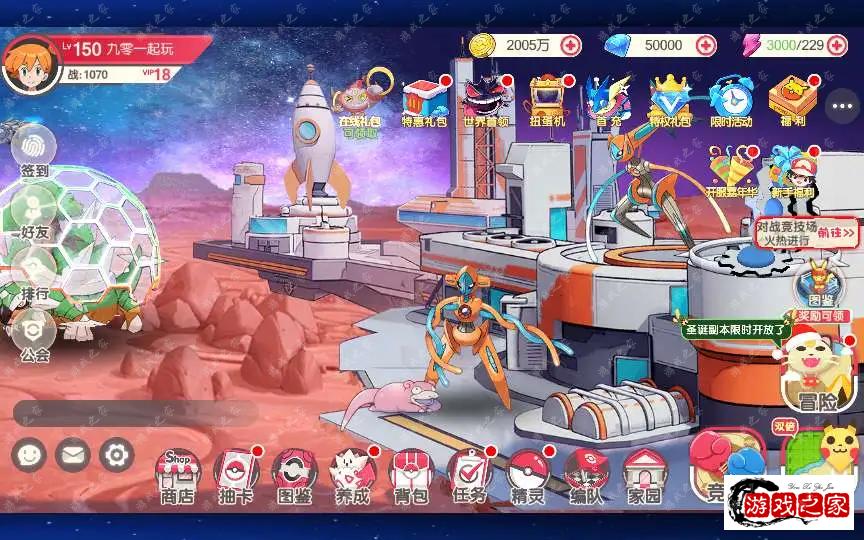
Task: Open the 任务 quest list
Action: coord(468,474)
